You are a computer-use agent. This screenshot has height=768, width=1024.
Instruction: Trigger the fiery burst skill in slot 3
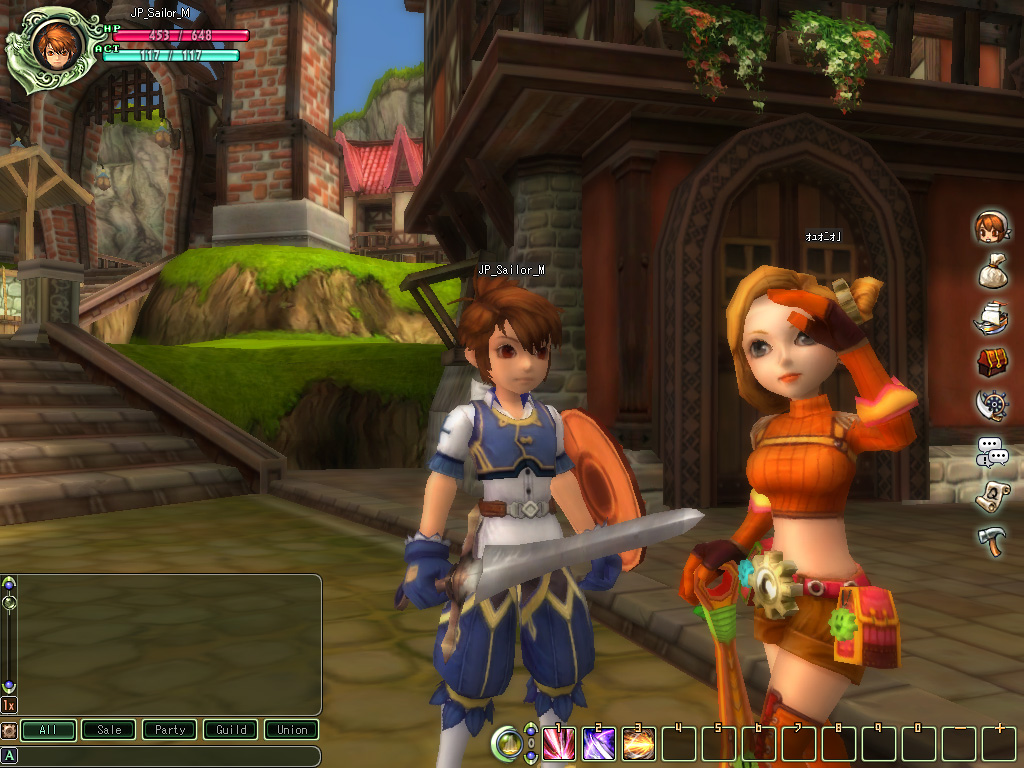click(638, 743)
